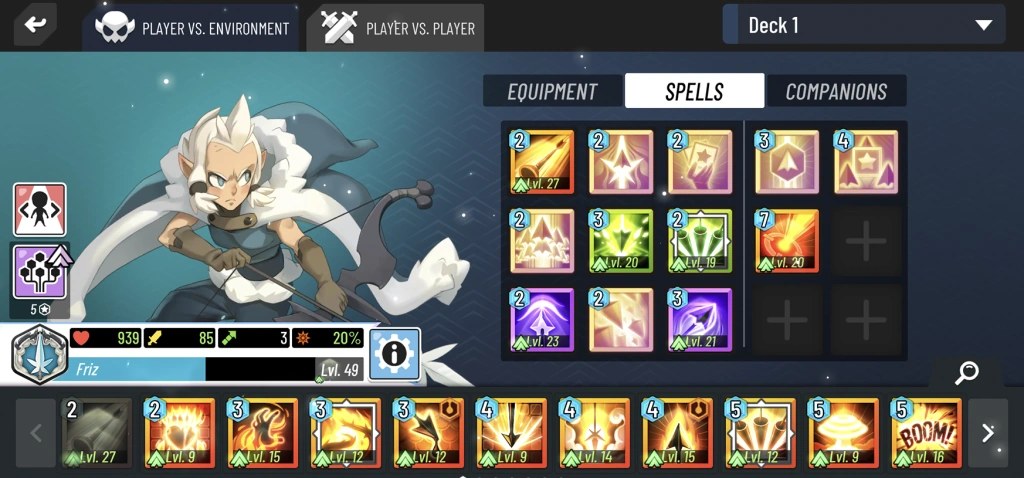Select the Spells tab
This screenshot has width=1024, height=478.
pos(694,91)
